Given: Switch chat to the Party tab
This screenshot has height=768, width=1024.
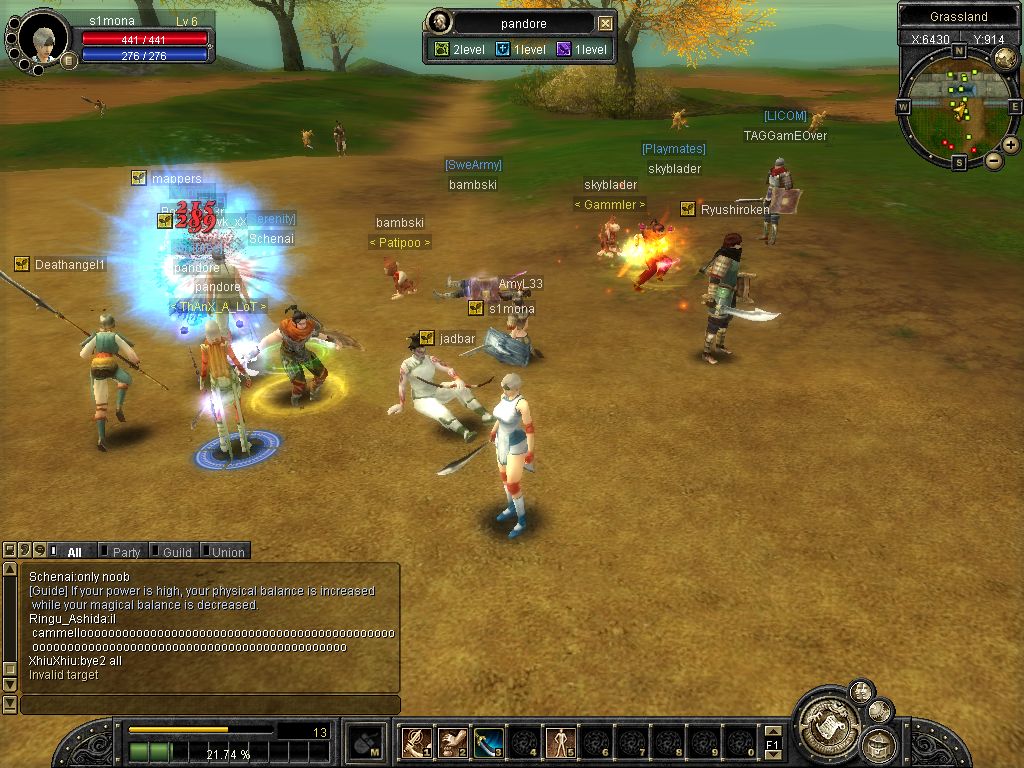Looking at the screenshot, I should [126, 552].
